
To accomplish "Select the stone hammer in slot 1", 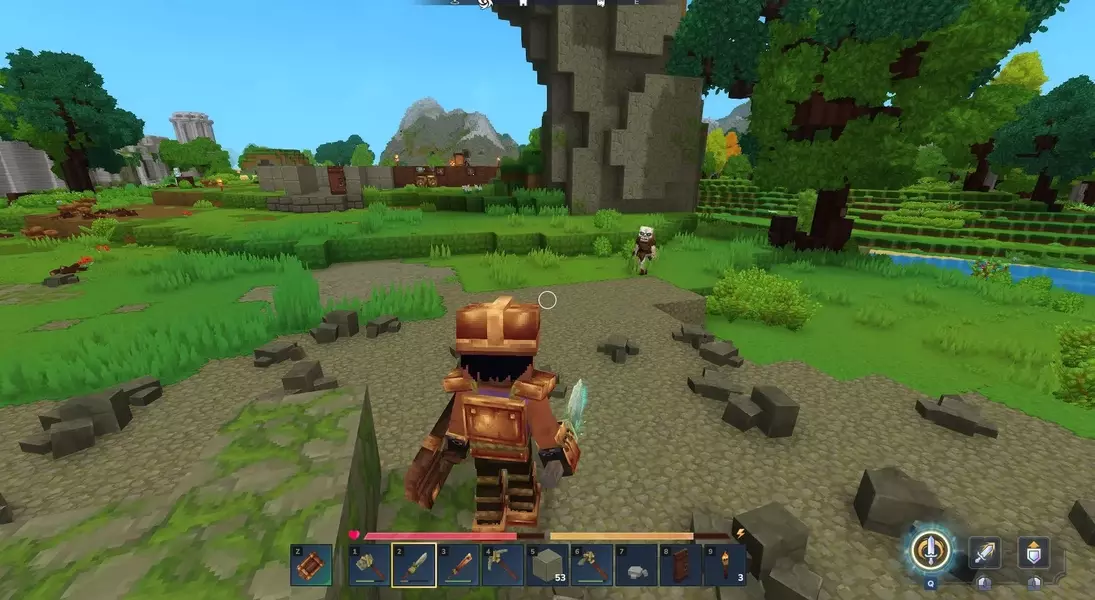I will [x=369, y=565].
